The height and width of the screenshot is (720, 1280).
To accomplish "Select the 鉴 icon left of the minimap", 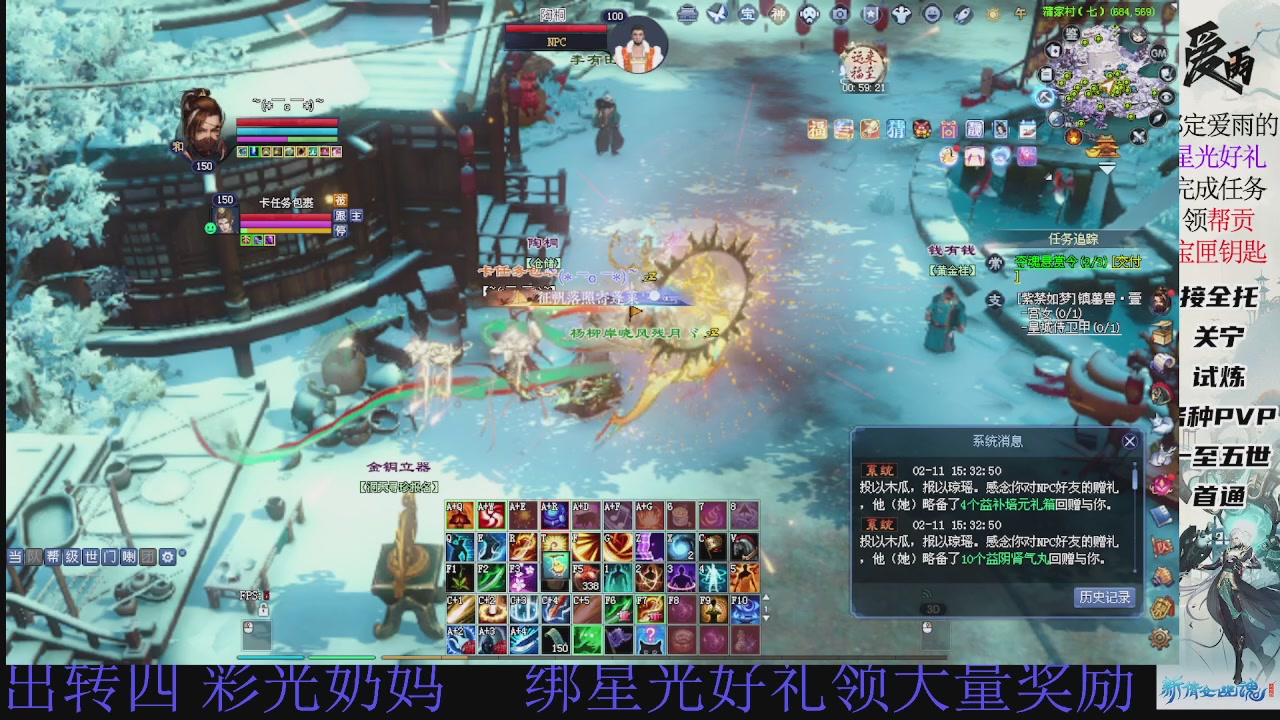I will pos(1071,35).
